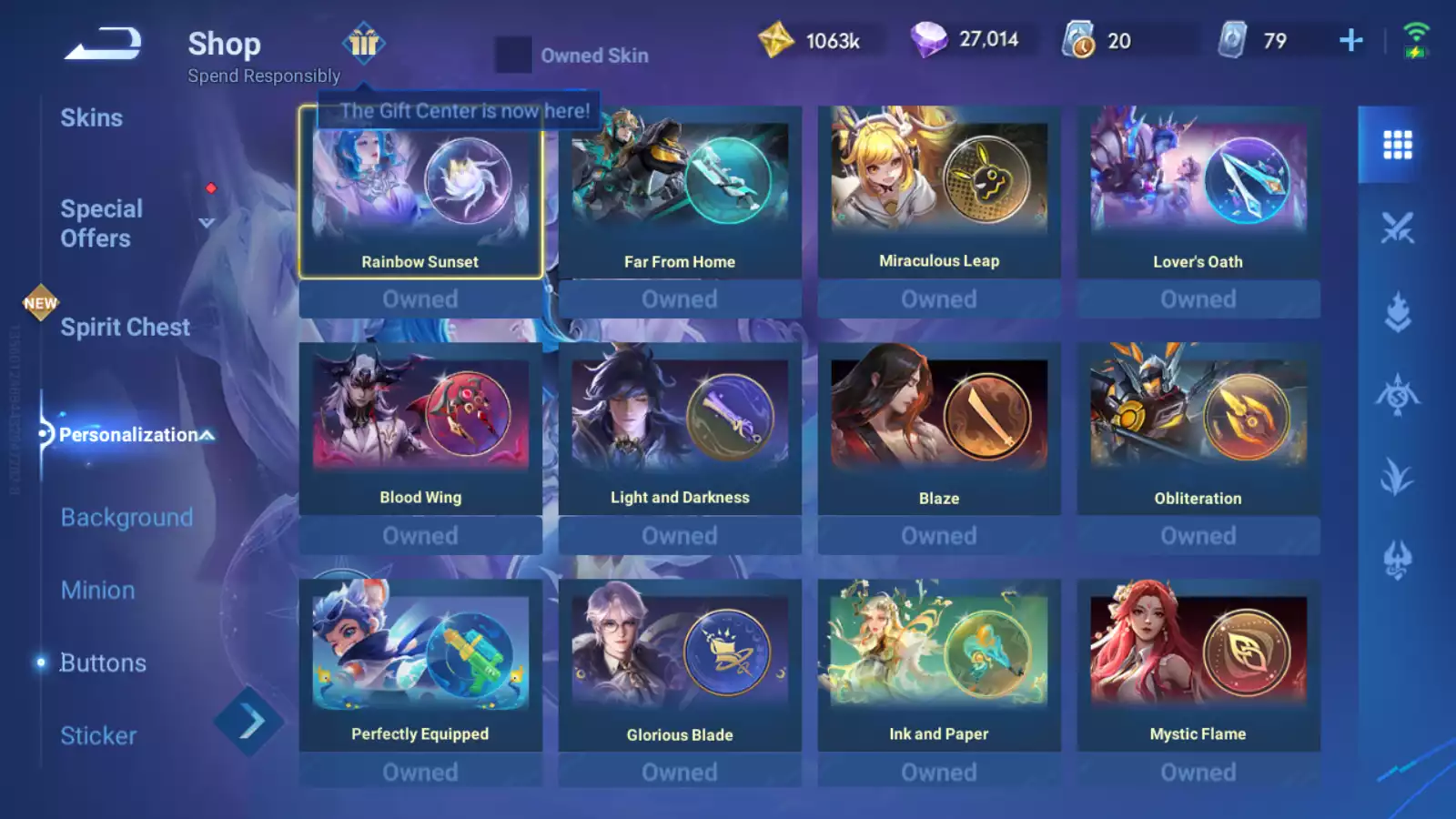Select the Miraculous Leap card

939,192
